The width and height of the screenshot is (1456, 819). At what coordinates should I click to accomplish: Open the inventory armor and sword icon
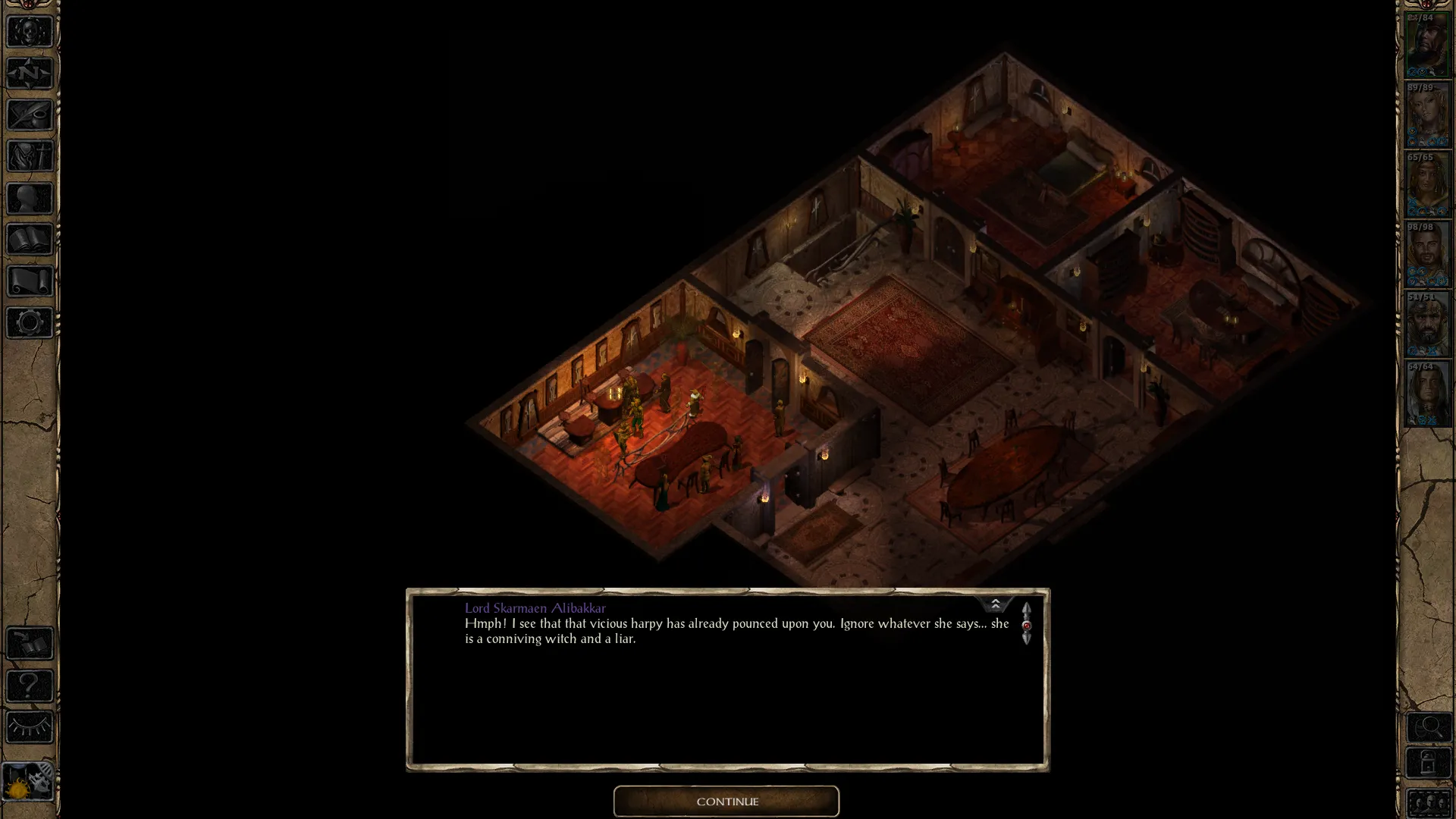30,156
